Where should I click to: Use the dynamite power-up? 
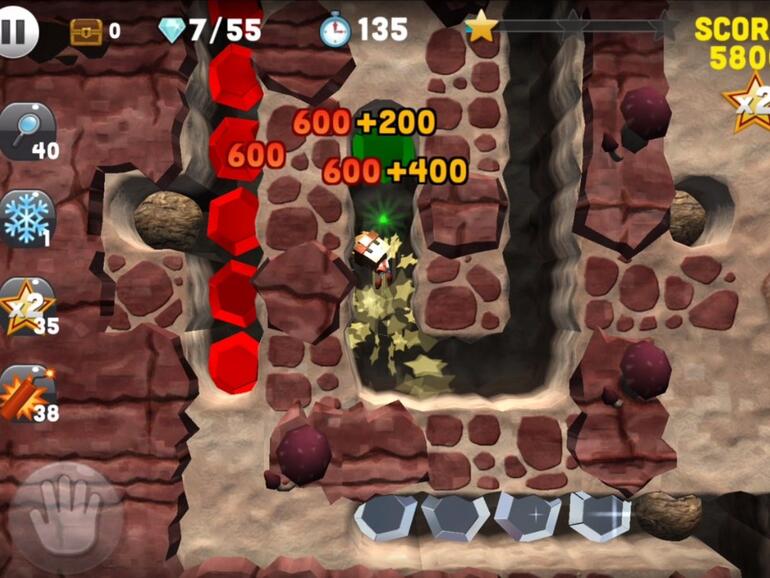click(x=27, y=394)
